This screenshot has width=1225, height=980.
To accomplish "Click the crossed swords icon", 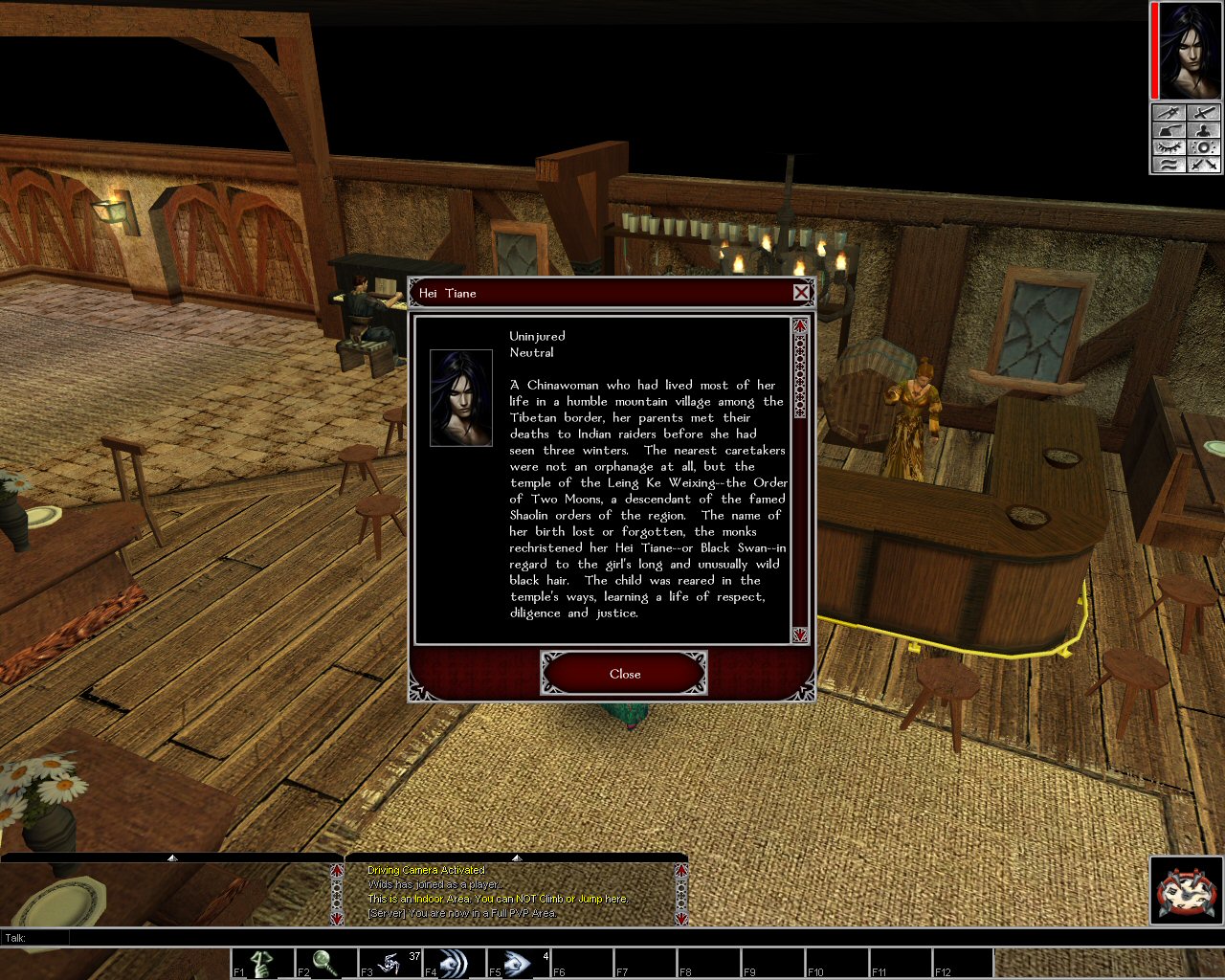I will click(x=1204, y=165).
